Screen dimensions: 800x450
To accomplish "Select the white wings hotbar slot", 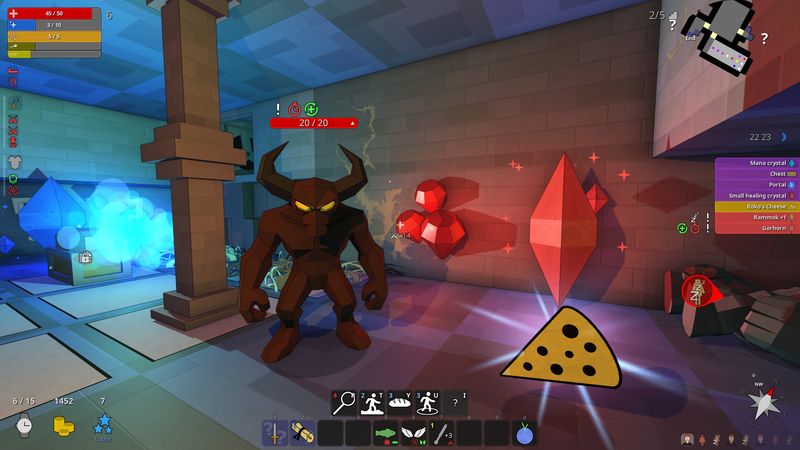I will tap(413, 433).
